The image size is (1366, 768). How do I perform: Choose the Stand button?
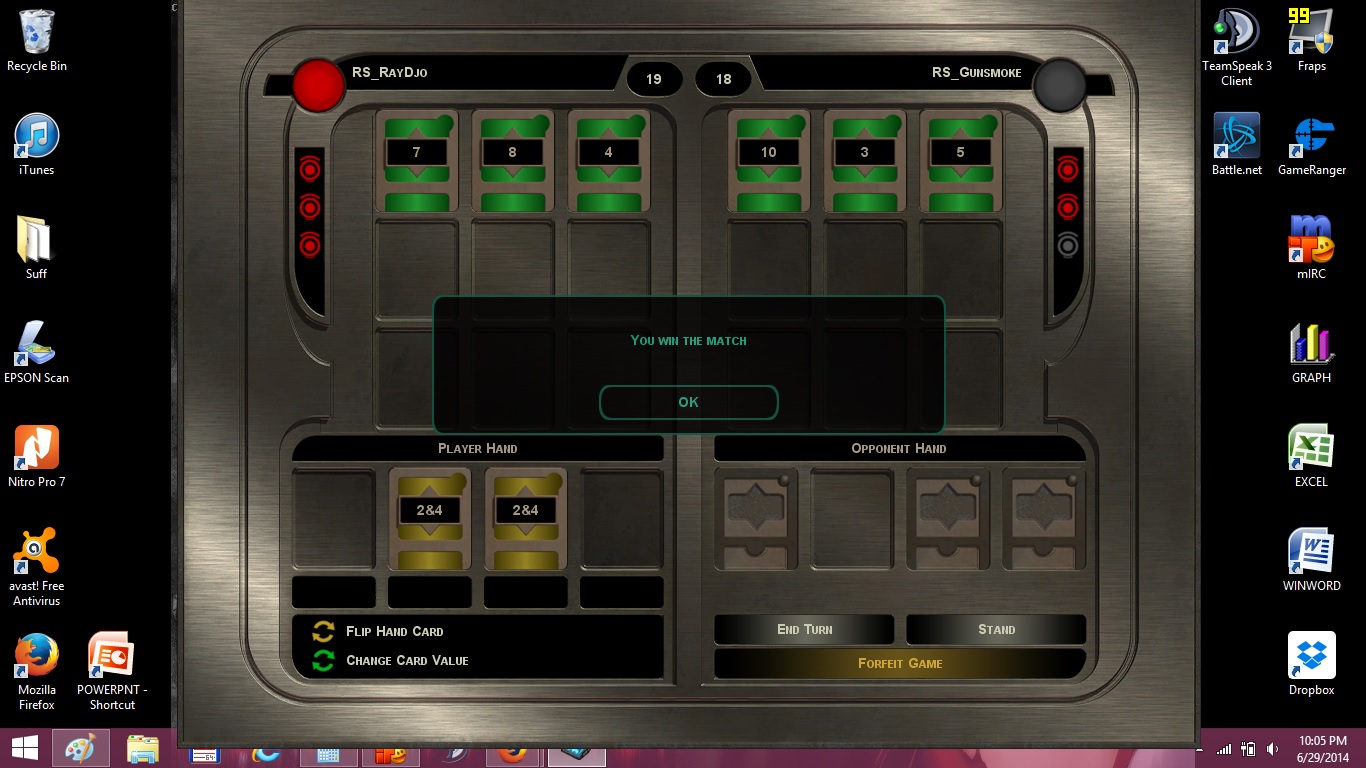click(x=996, y=629)
